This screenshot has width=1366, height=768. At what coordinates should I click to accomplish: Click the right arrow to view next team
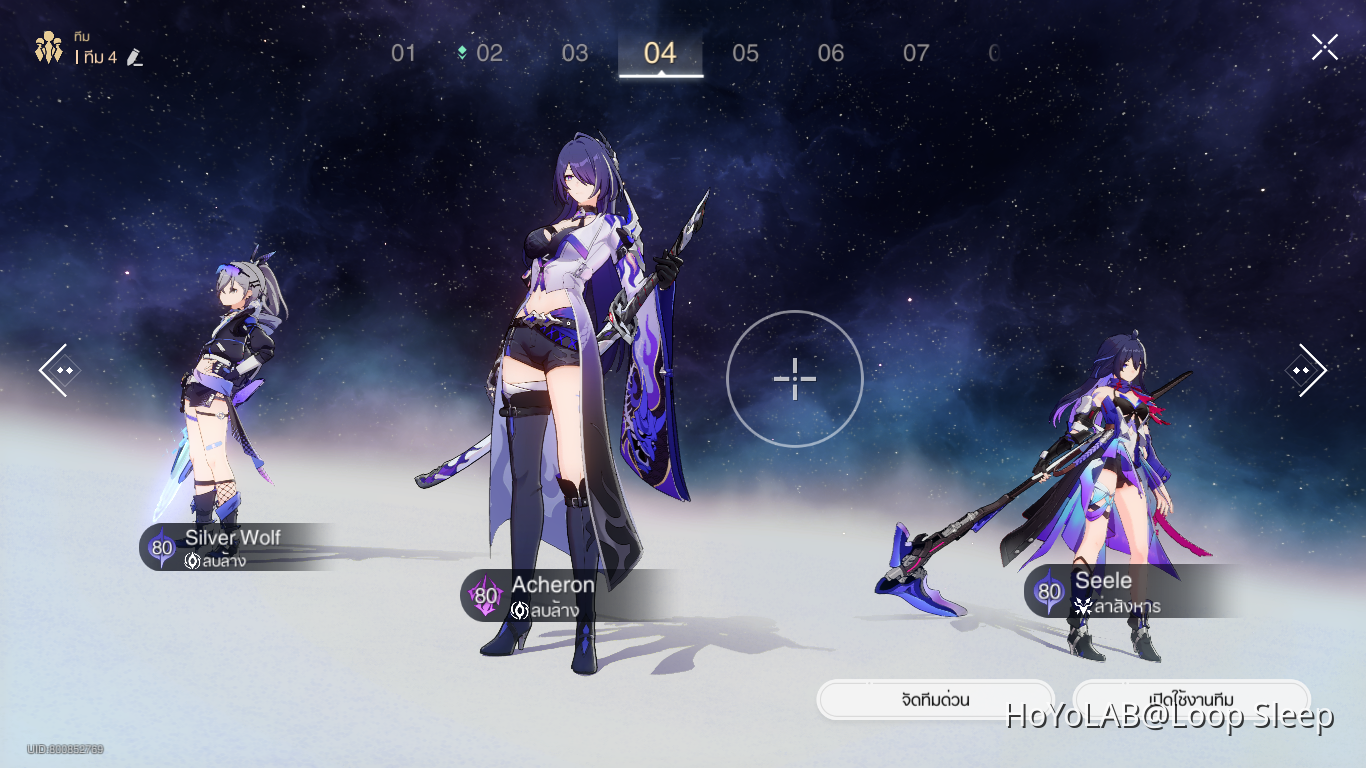pyautogui.click(x=1305, y=370)
